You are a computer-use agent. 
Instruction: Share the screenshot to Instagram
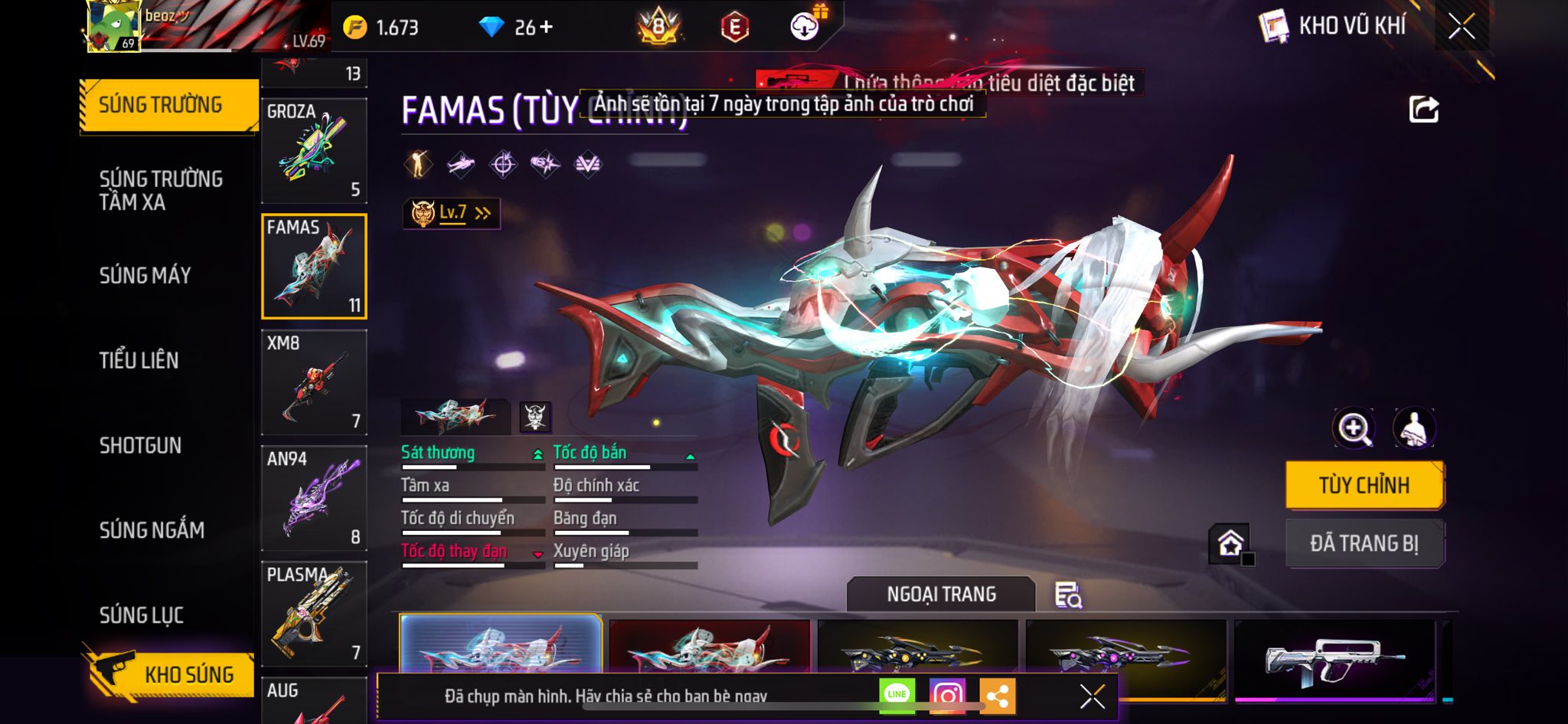[947, 695]
